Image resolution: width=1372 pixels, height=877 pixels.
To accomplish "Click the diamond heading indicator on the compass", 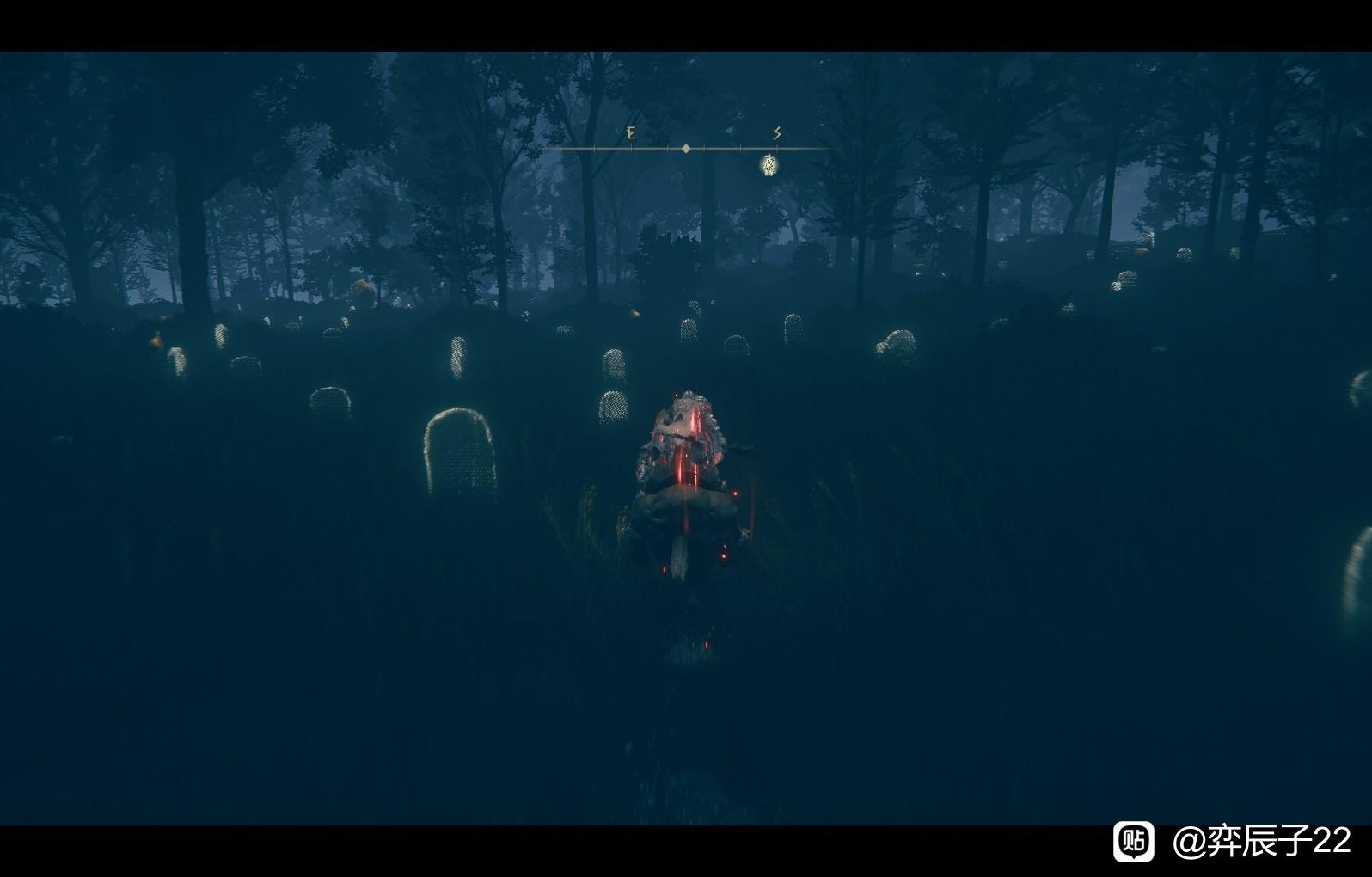I will point(686,149).
